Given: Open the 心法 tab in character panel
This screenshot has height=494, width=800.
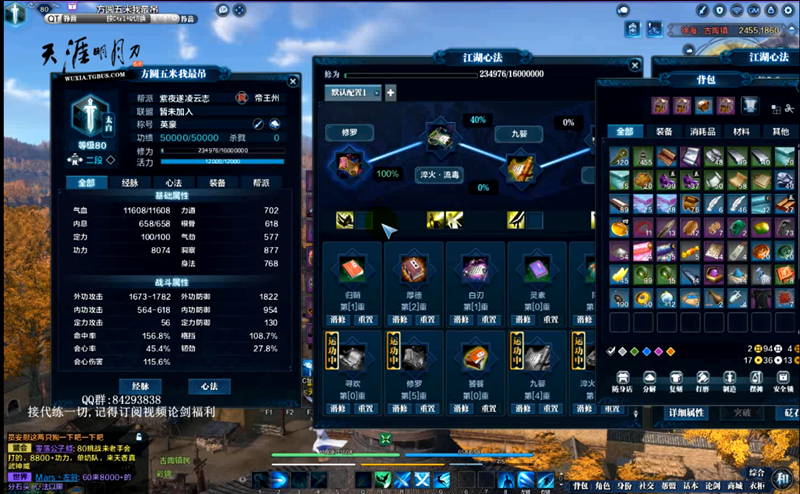Looking at the screenshot, I should [x=173, y=183].
